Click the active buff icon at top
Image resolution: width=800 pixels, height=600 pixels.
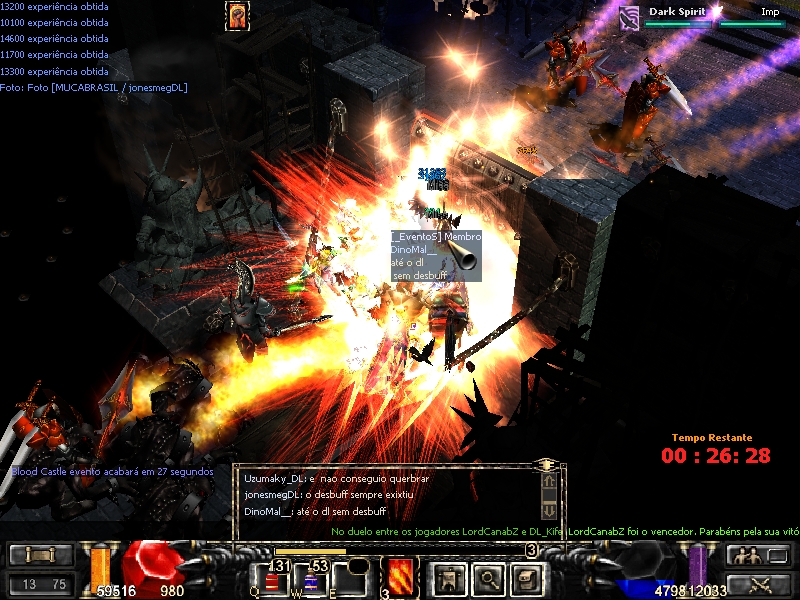click(238, 15)
